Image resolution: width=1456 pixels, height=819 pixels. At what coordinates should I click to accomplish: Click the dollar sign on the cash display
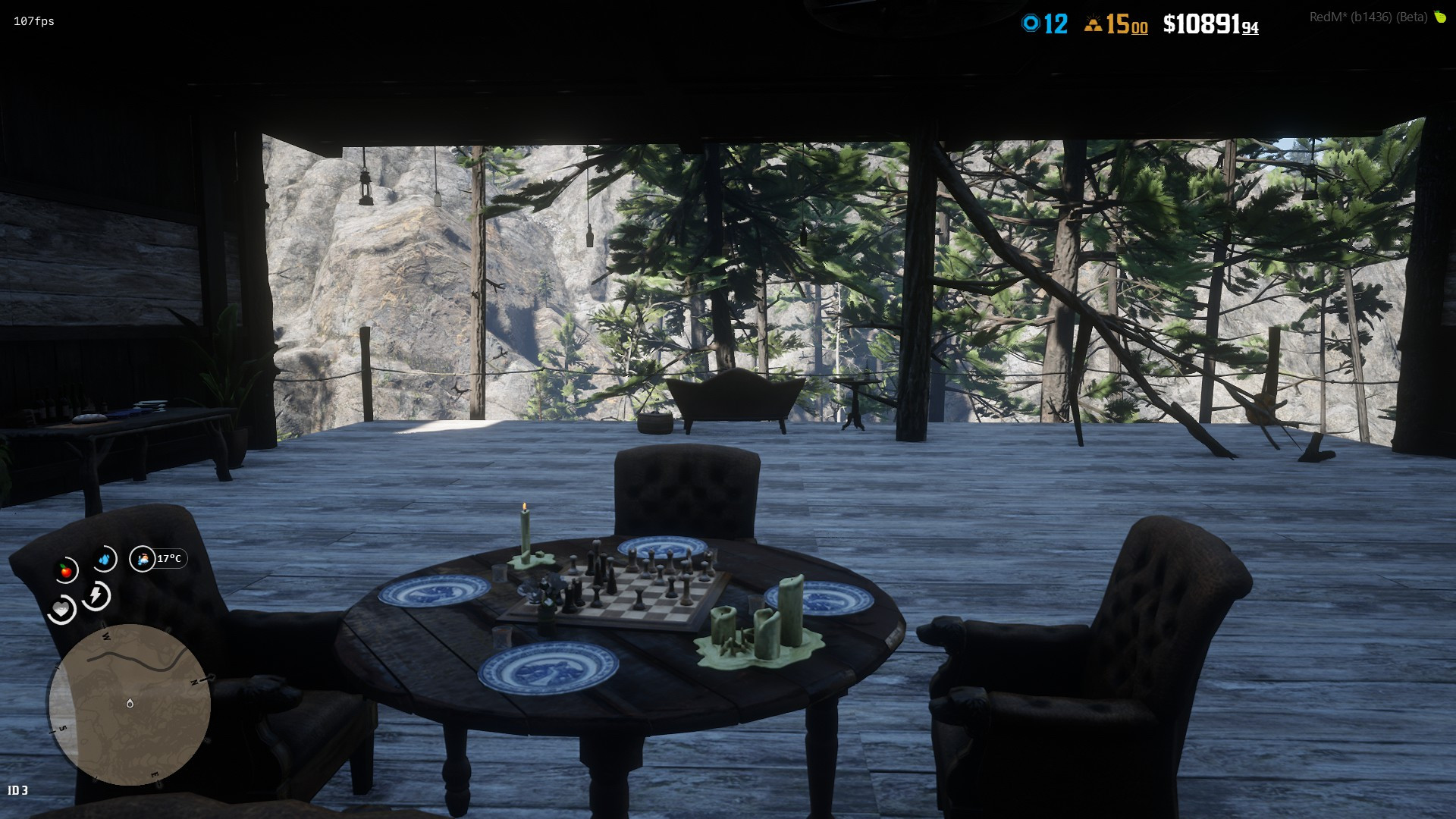(x=1171, y=24)
